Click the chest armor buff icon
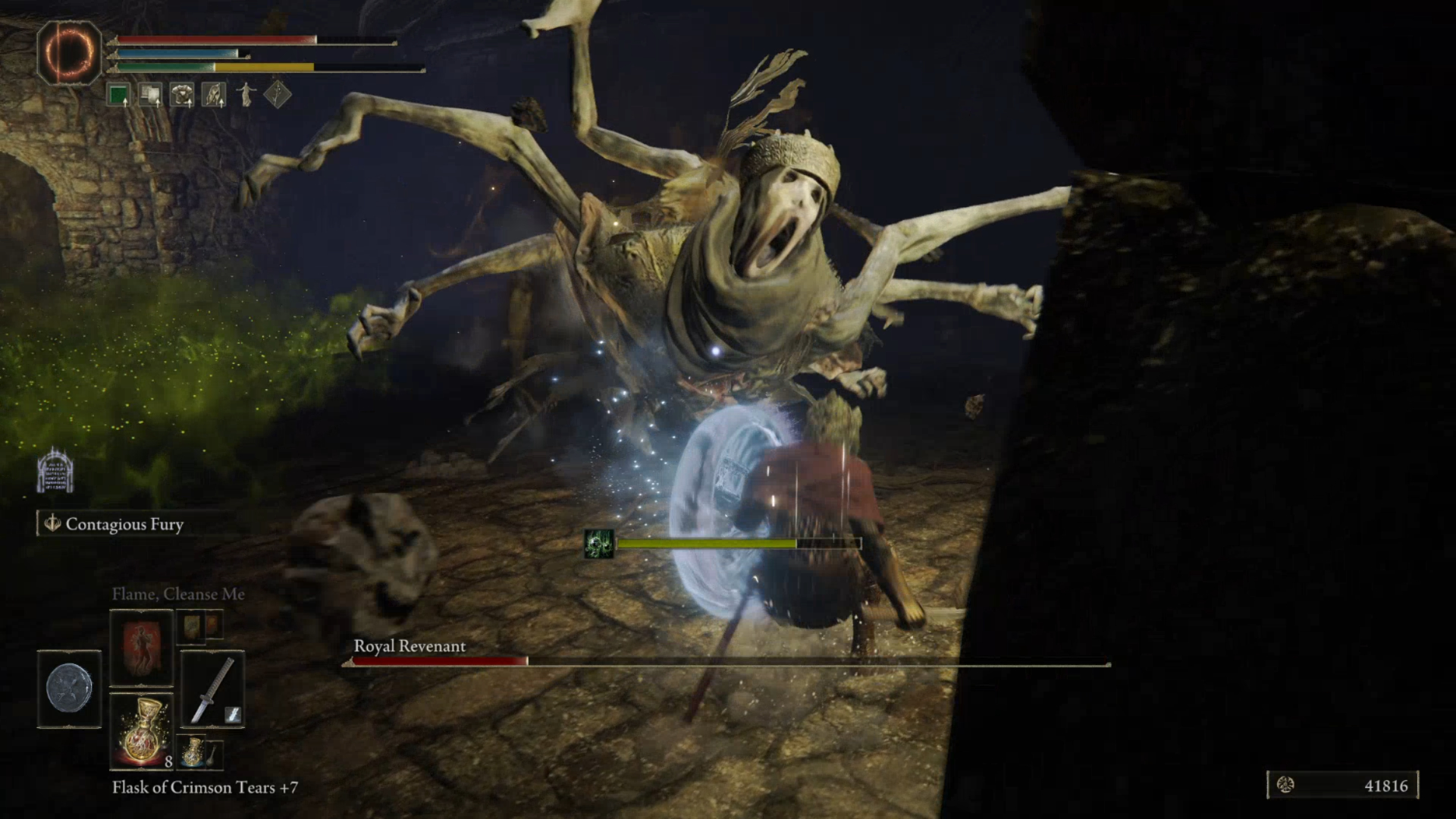This screenshot has width=1456, height=819. (x=182, y=95)
